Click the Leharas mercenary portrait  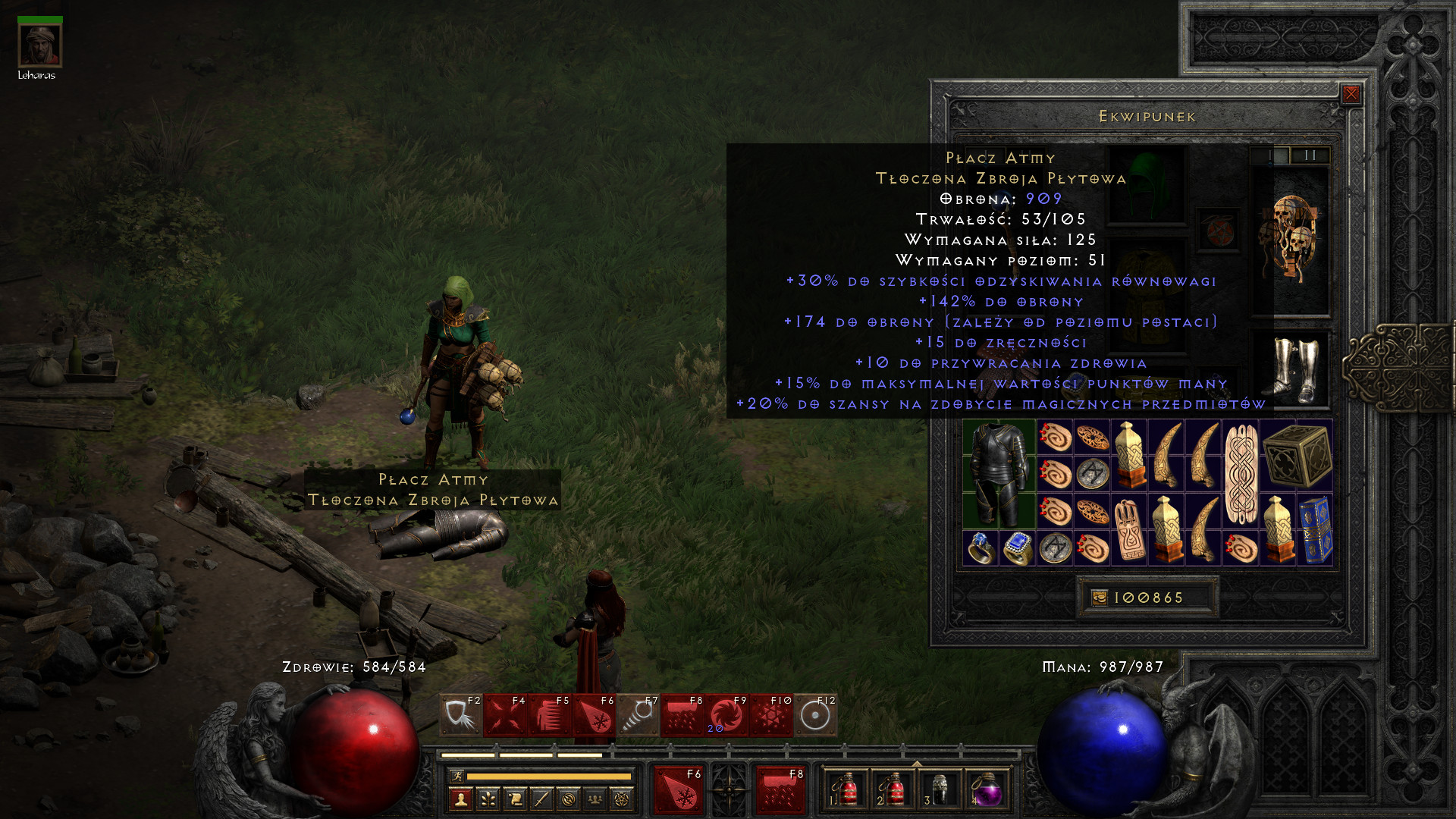click(39, 45)
